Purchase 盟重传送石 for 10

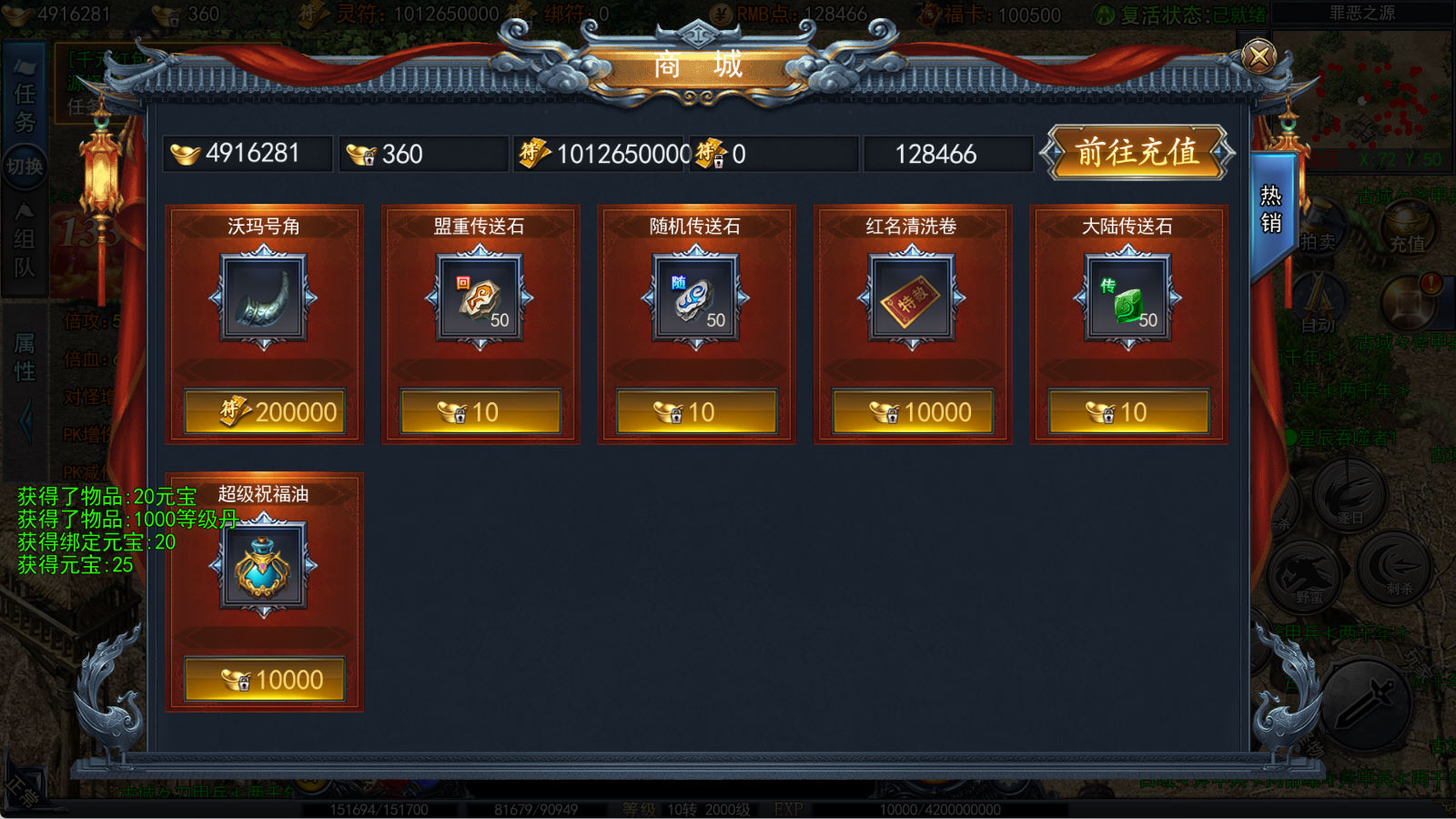point(480,412)
